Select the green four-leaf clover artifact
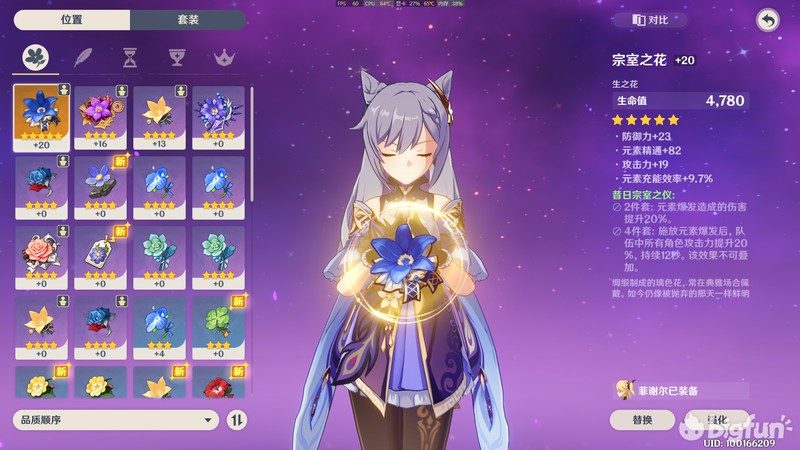Image resolution: width=800 pixels, height=450 pixels. [x=219, y=326]
